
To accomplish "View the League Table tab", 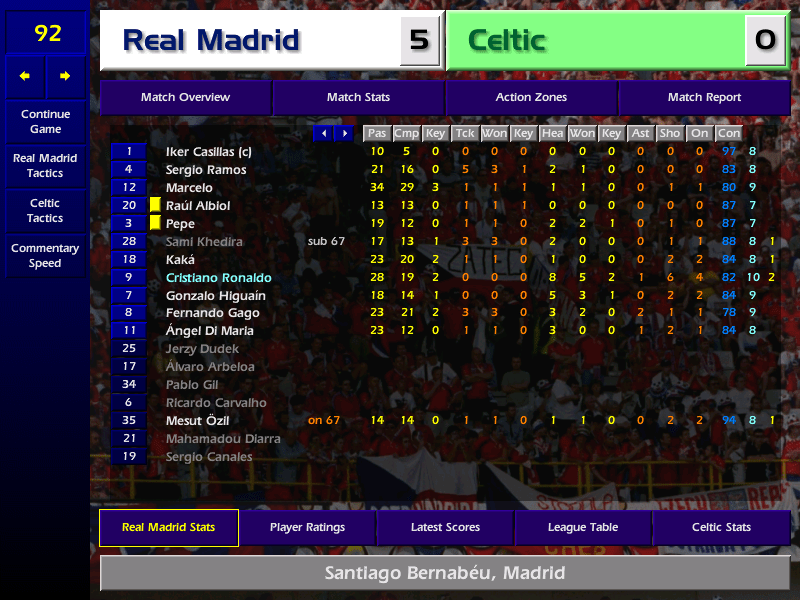I will (x=583, y=528).
